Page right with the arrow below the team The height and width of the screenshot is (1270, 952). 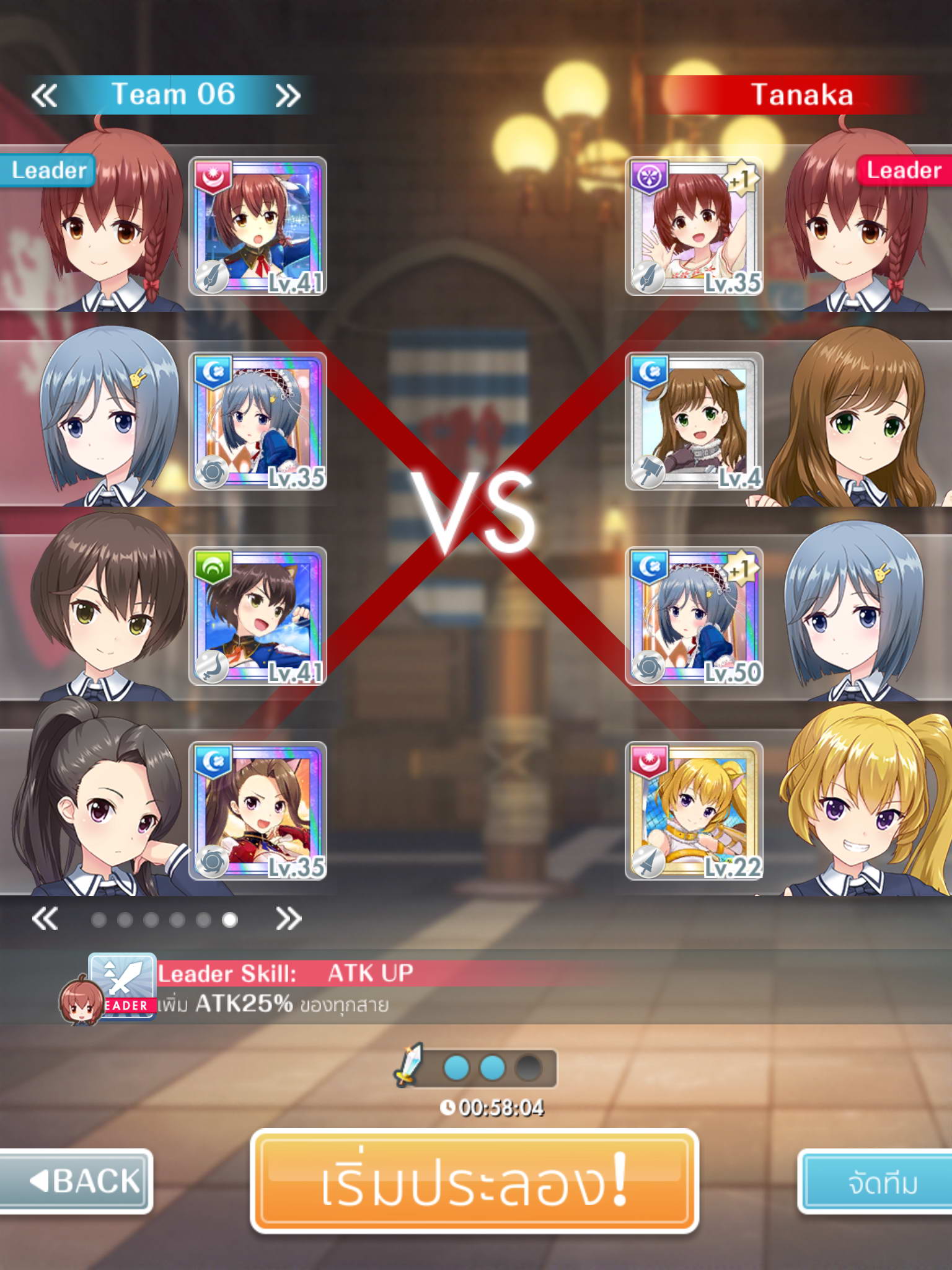click(289, 918)
